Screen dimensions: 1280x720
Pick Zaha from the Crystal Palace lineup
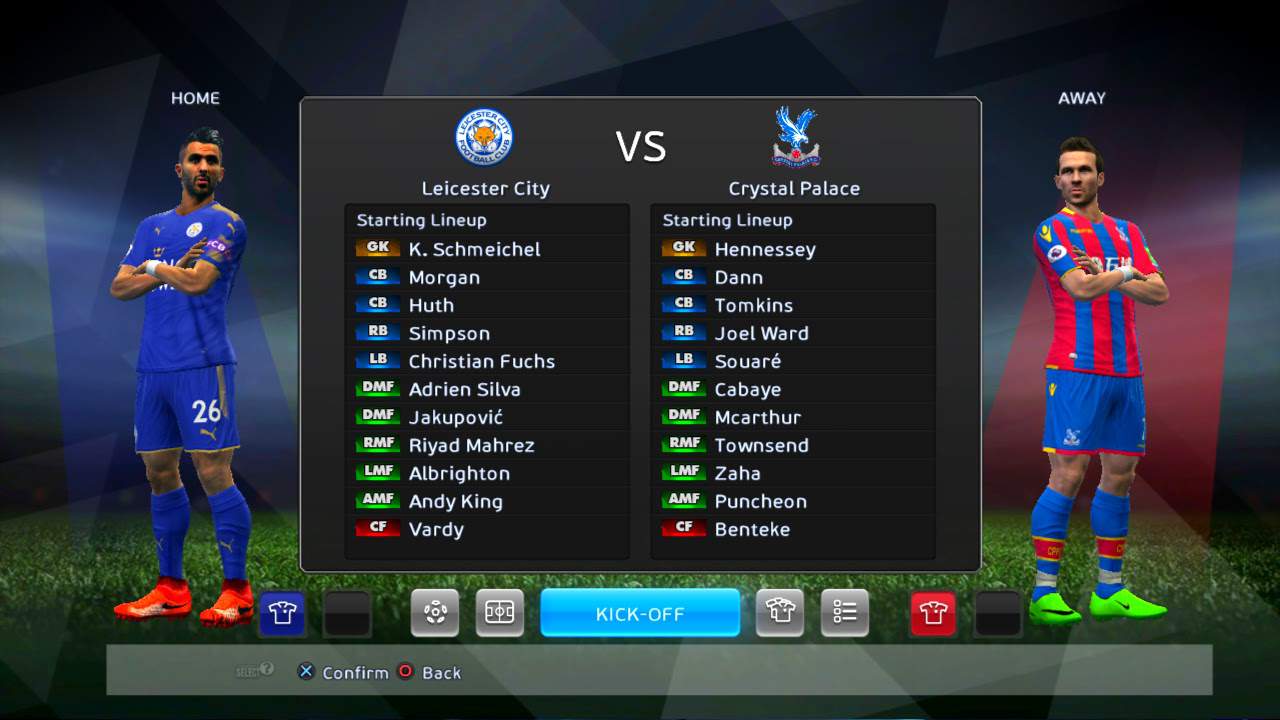[737, 473]
